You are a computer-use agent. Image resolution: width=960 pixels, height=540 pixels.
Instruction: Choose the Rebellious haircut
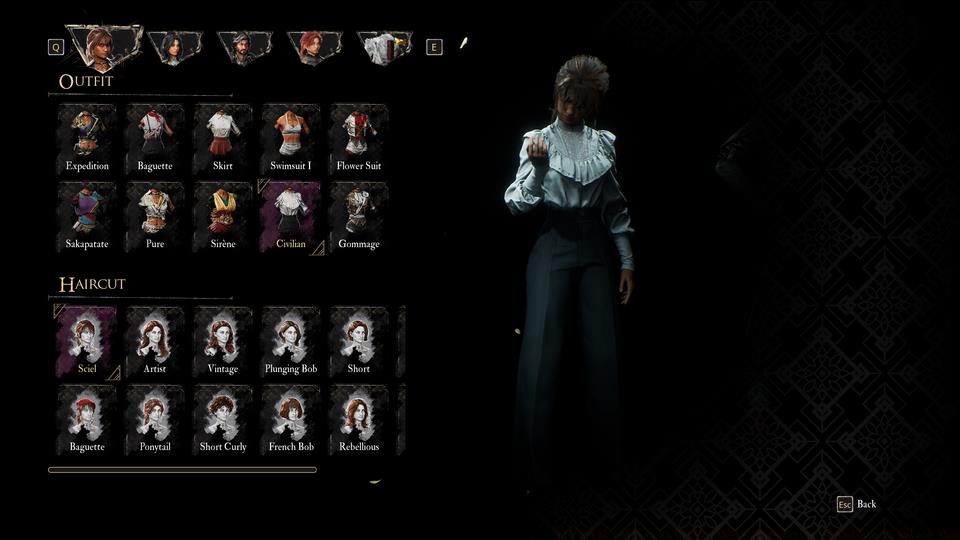click(359, 420)
